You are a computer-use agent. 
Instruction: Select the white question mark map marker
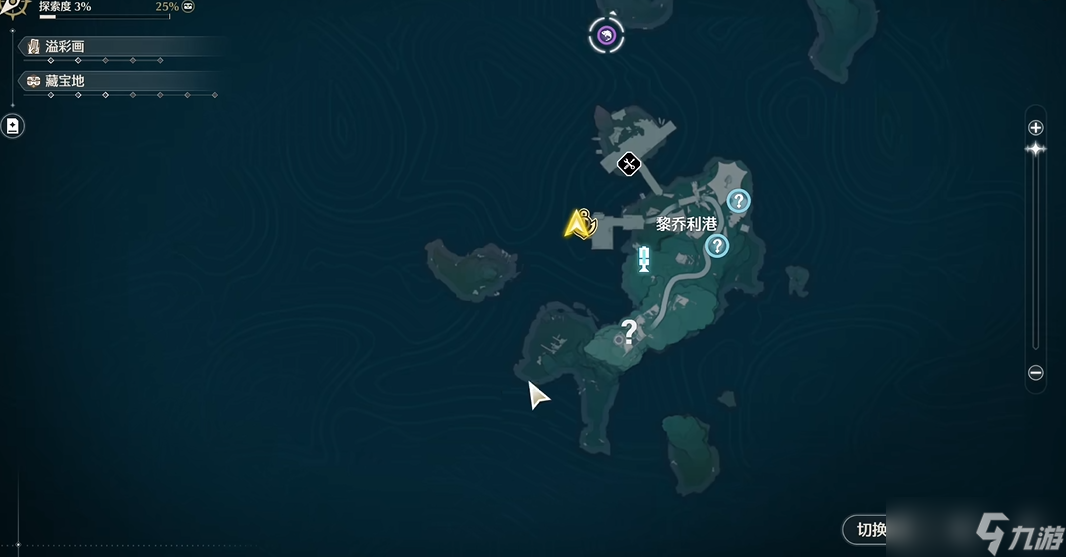[x=629, y=331]
